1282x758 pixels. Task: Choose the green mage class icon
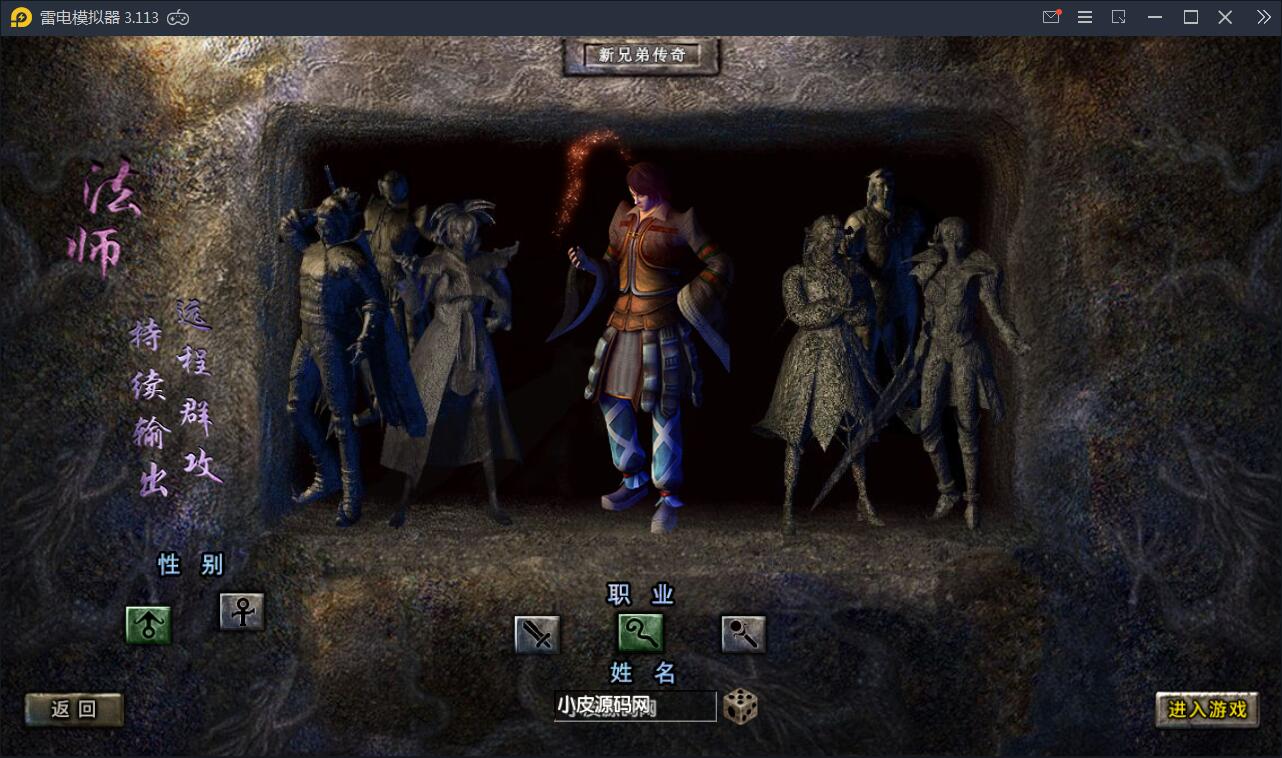[x=640, y=633]
